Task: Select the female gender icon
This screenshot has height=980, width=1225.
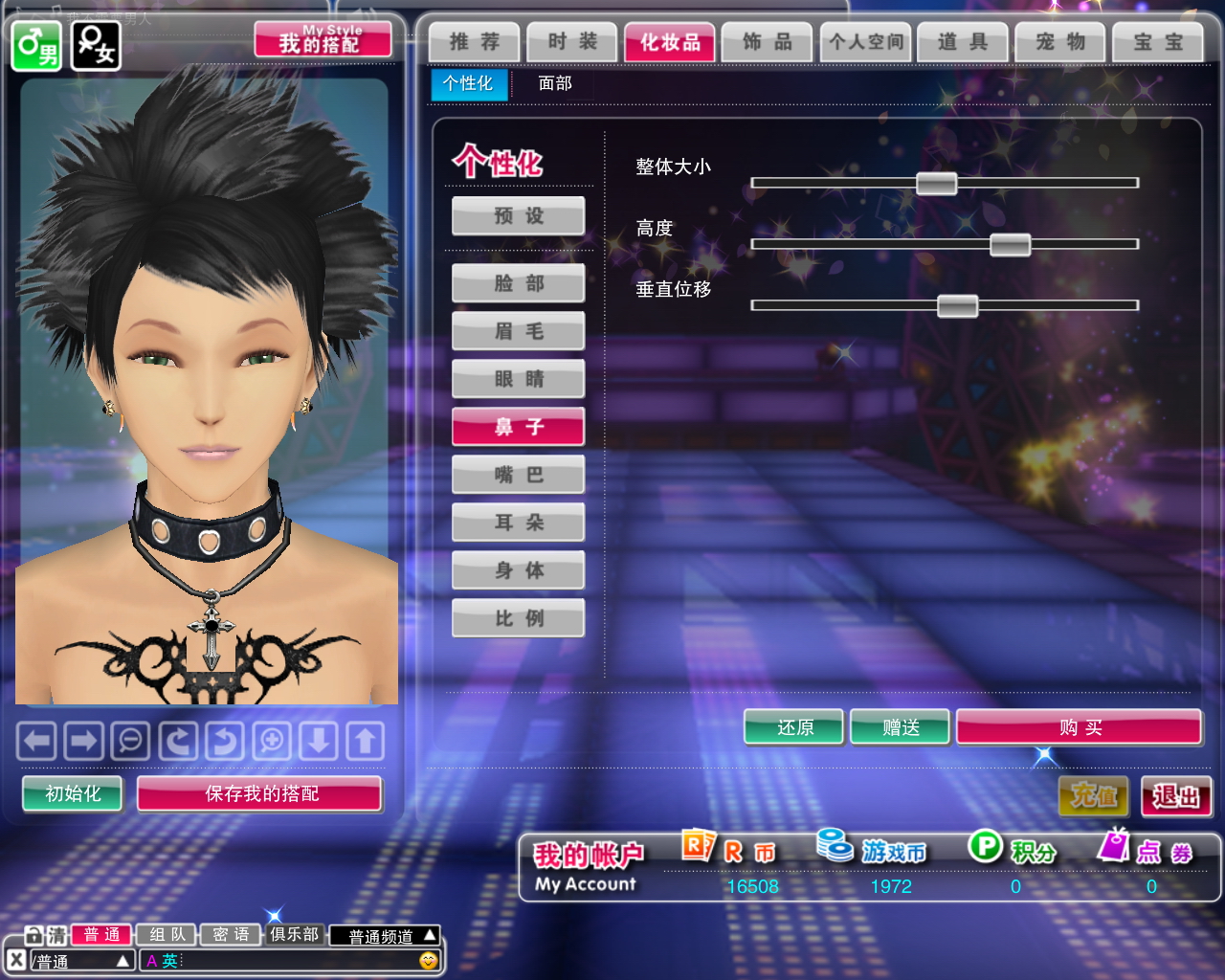Action: tap(96, 45)
